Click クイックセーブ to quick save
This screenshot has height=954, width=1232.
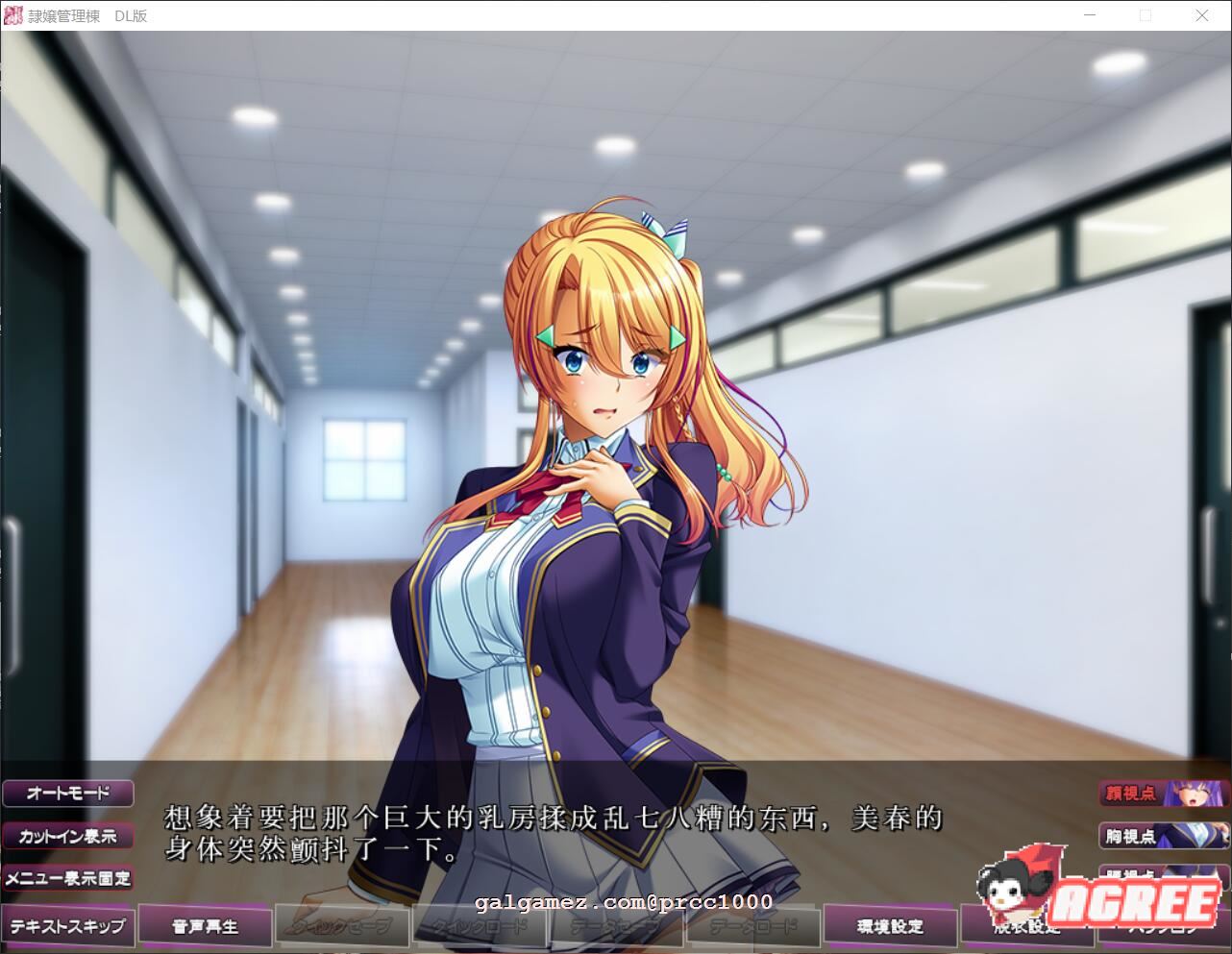point(341,925)
